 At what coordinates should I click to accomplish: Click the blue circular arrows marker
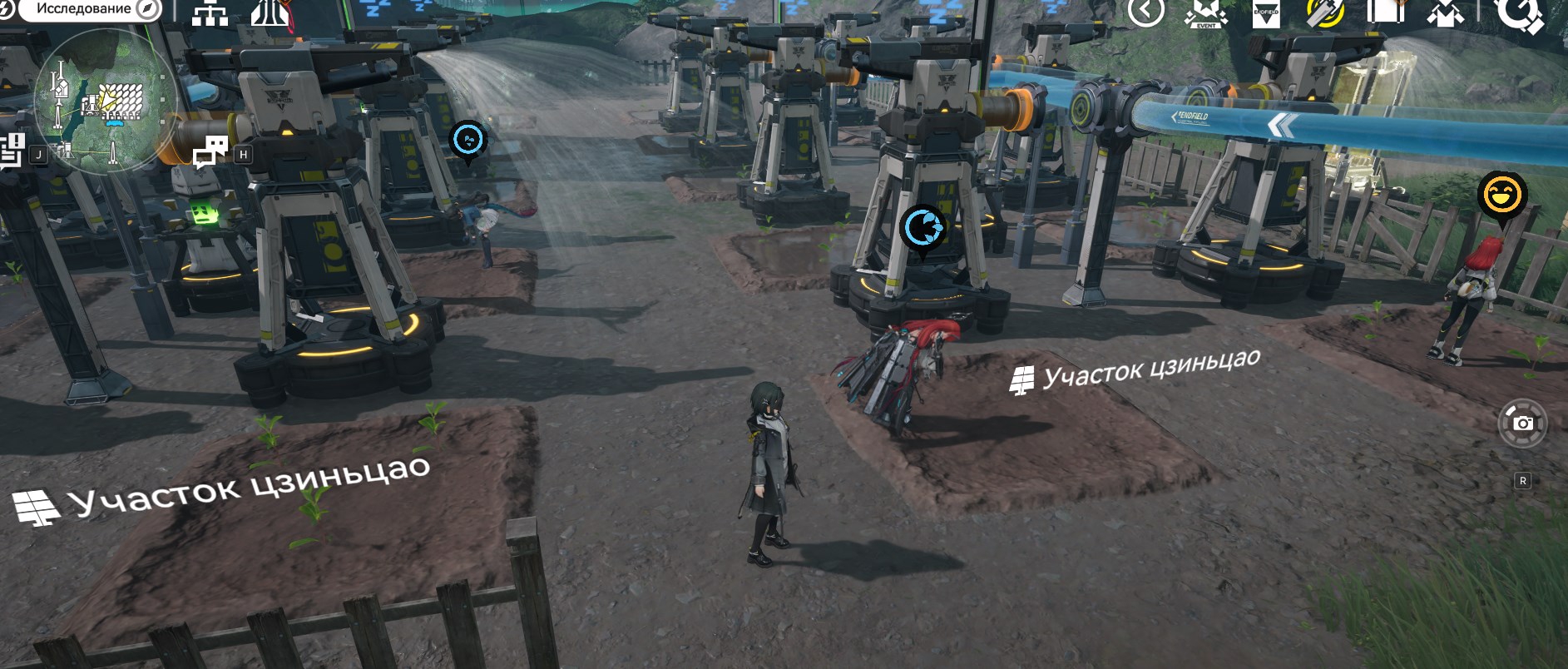[x=922, y=227]
